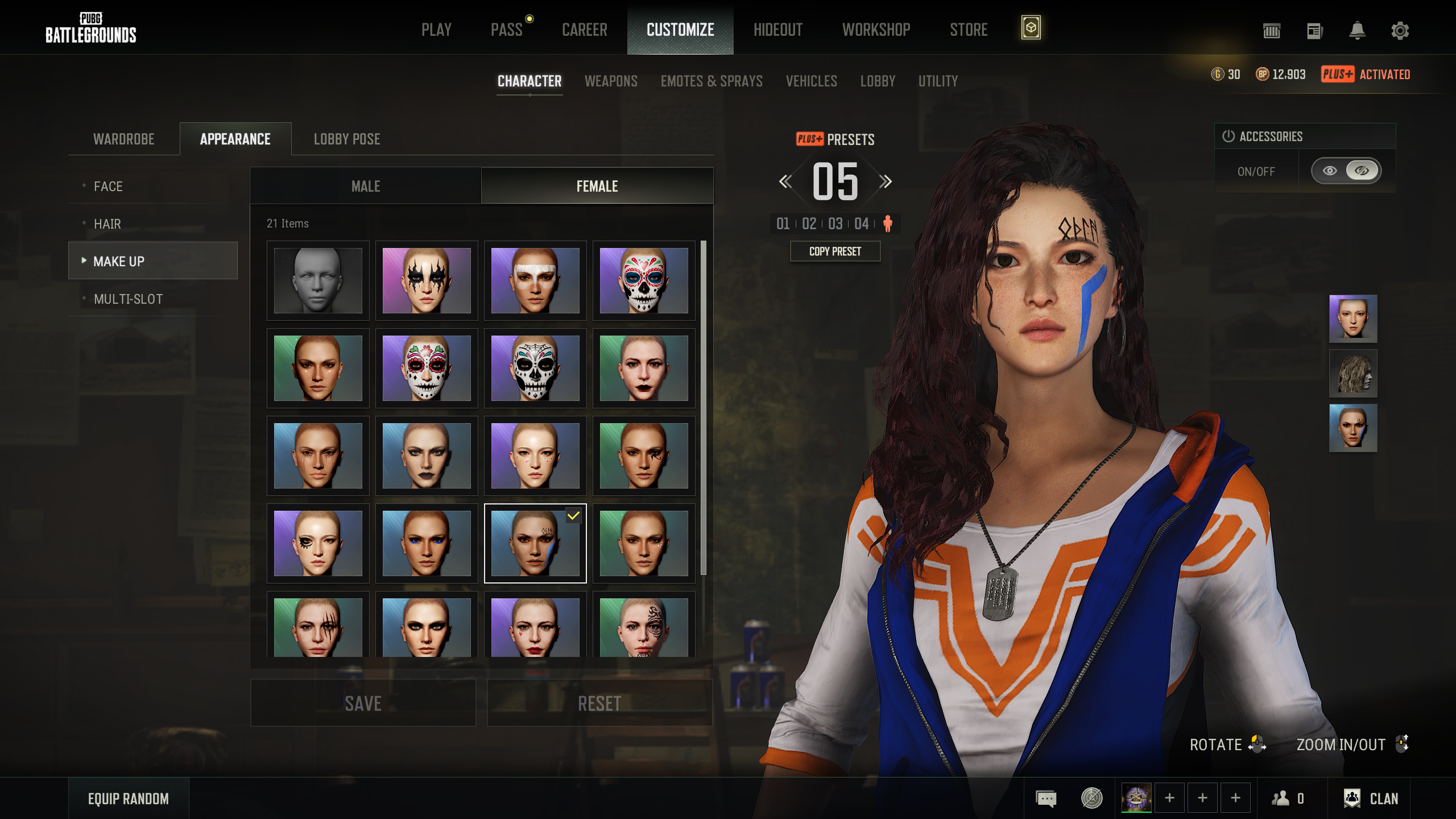Switch to the Wardrobe tab
1456x819 pixels.
point(124,139)
